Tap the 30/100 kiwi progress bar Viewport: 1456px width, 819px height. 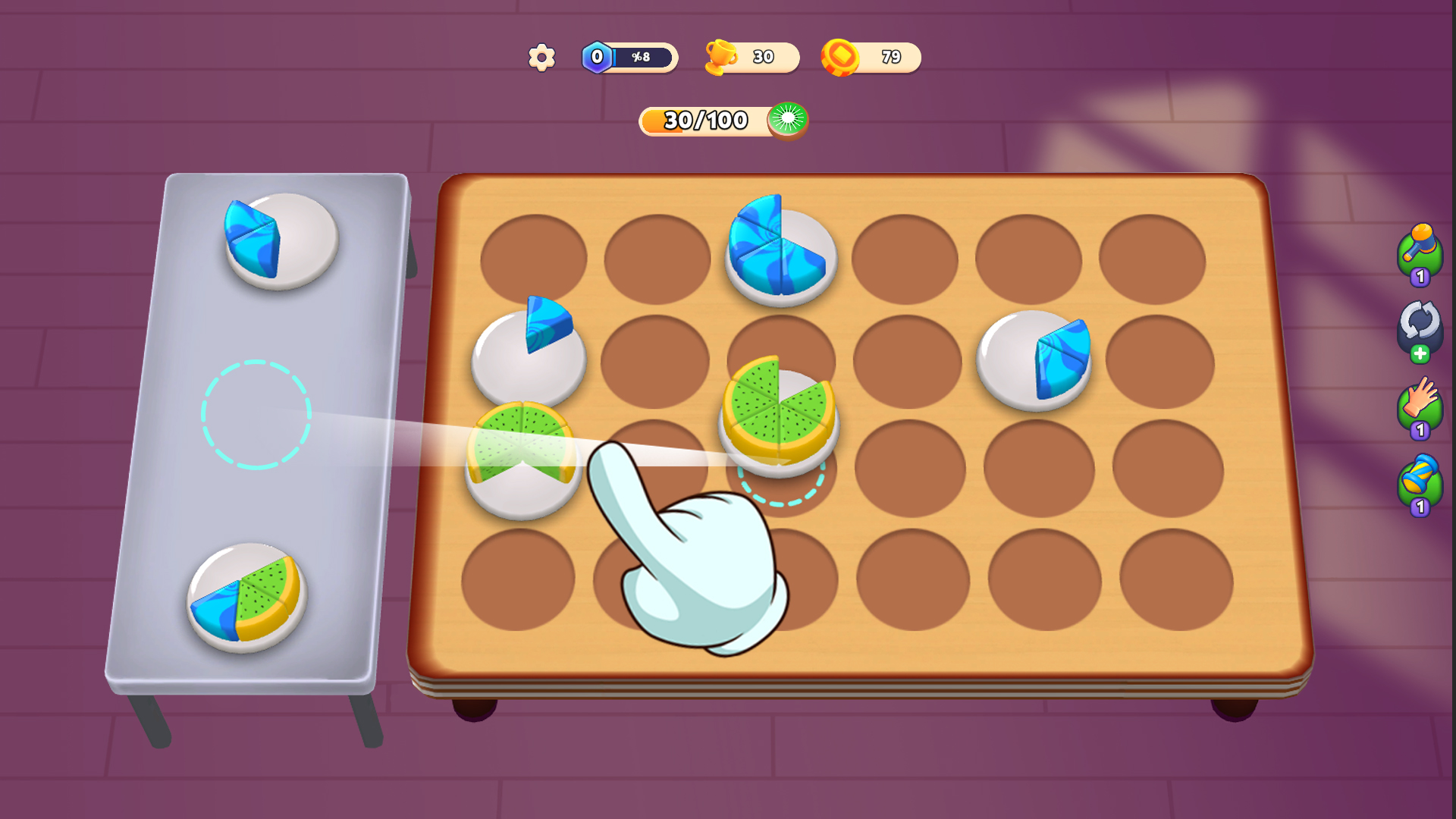point(705,120)
